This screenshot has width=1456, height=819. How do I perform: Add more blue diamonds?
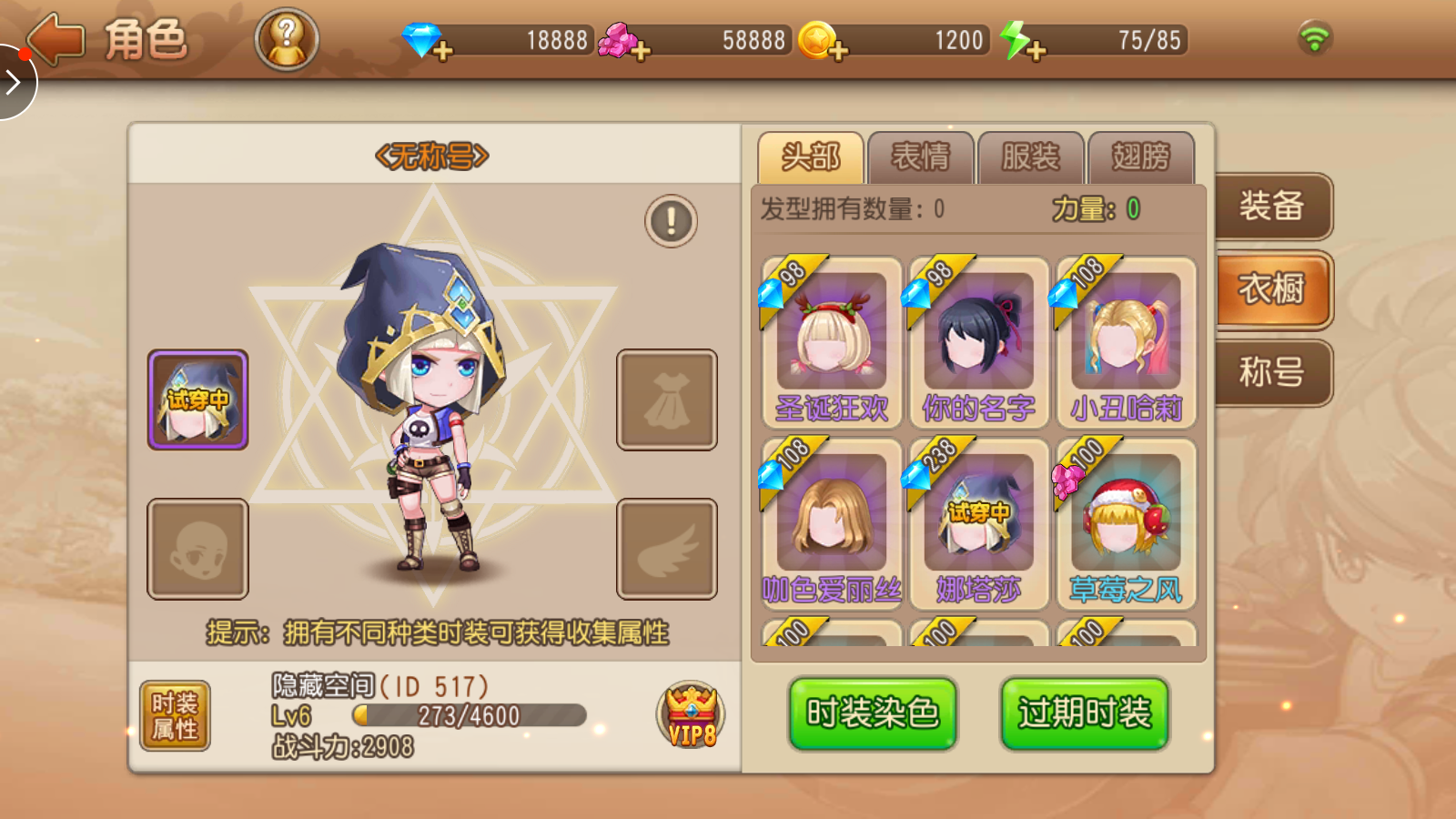point(443,50)
